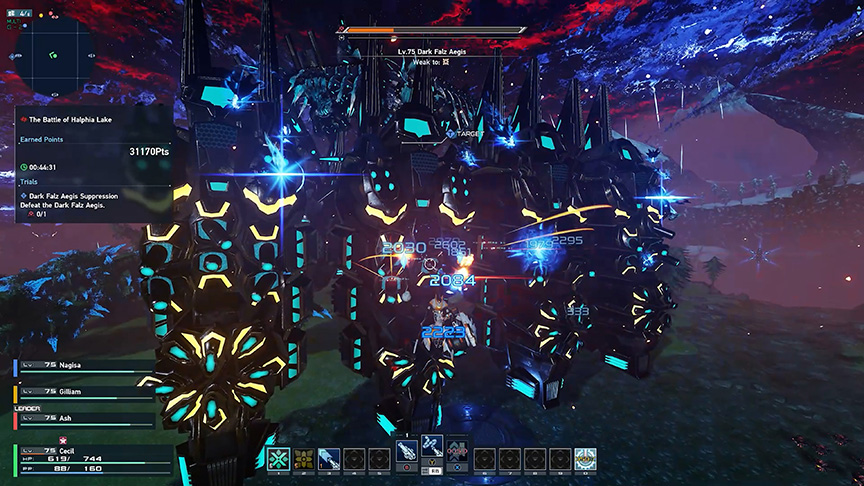Activate the chevron skill with red rings
The width and height of the screenshot is (864, 486).
coord(458,452)
